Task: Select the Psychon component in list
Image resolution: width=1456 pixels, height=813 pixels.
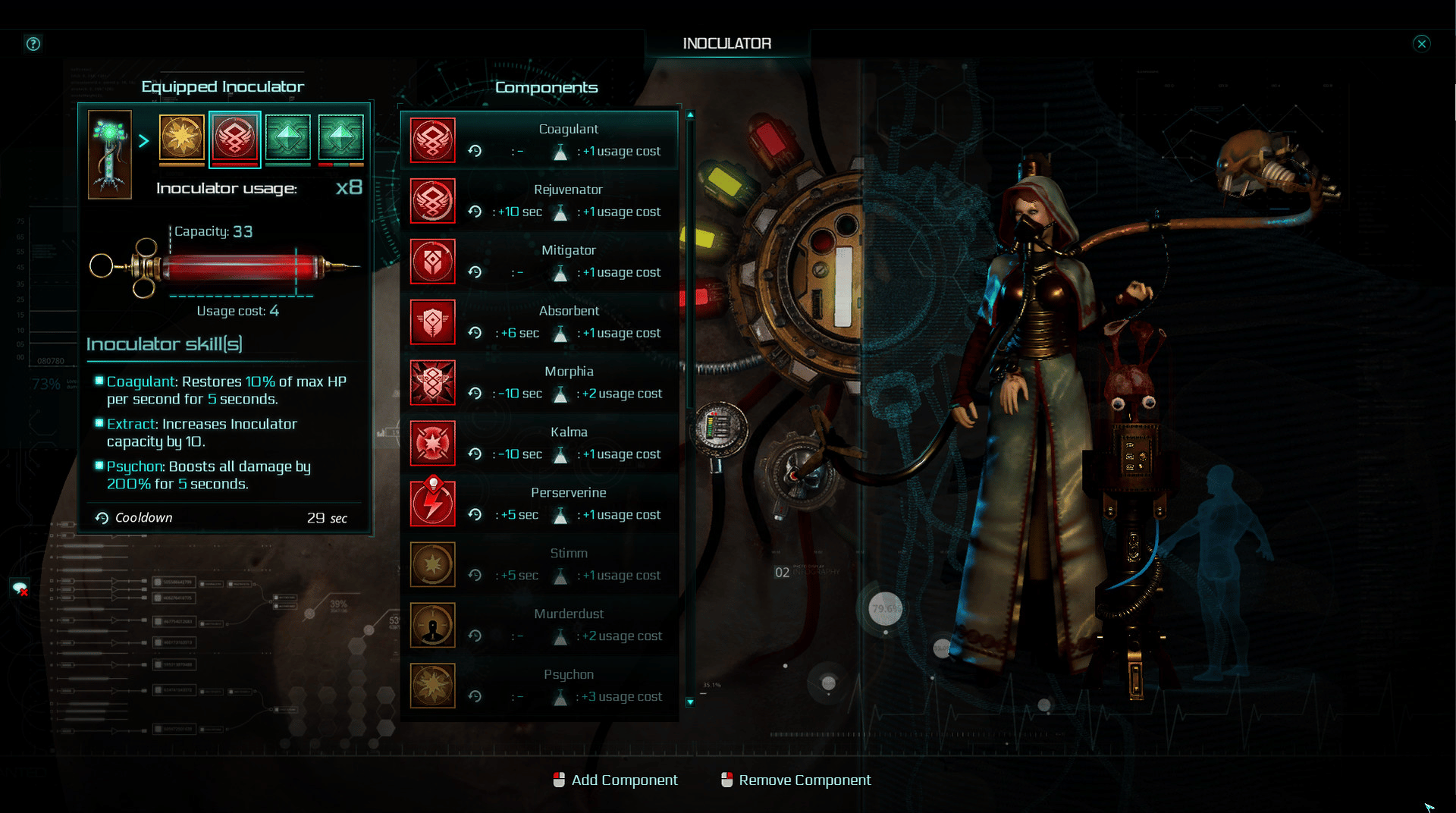Action: (x=539, y=686)
